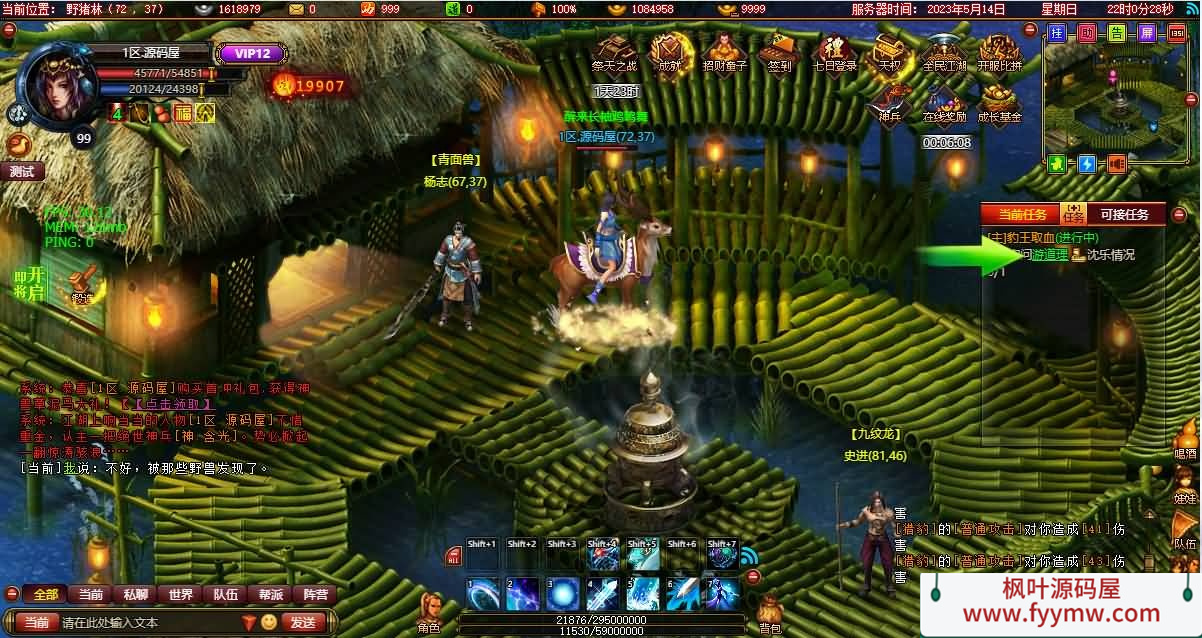The width and height of the screenshot is (1202, 638).
Task: Click the chat text input field
Action: tap(145, 622)
